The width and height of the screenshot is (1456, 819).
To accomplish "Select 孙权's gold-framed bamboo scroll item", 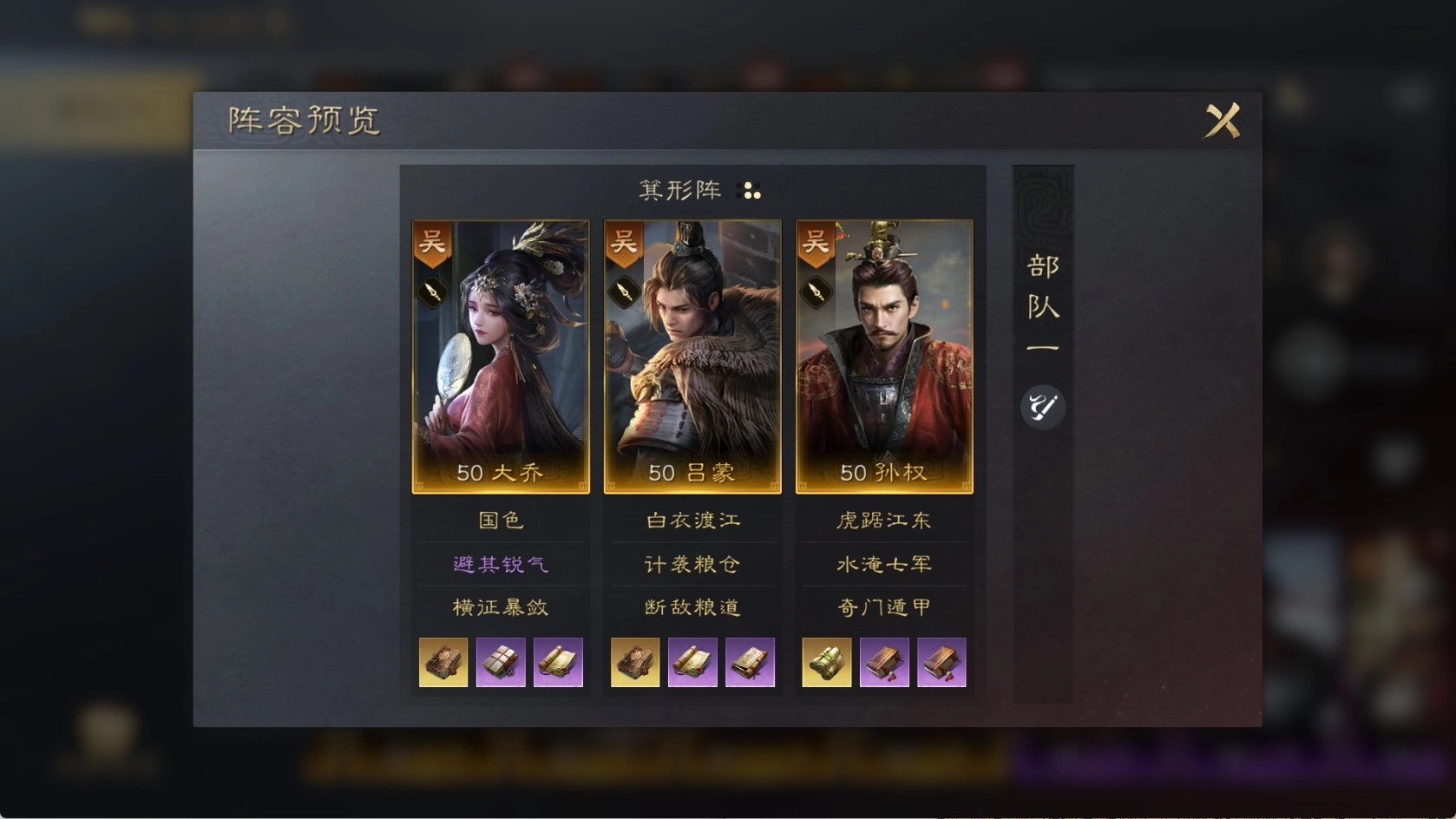I will [x=826, y=663].
